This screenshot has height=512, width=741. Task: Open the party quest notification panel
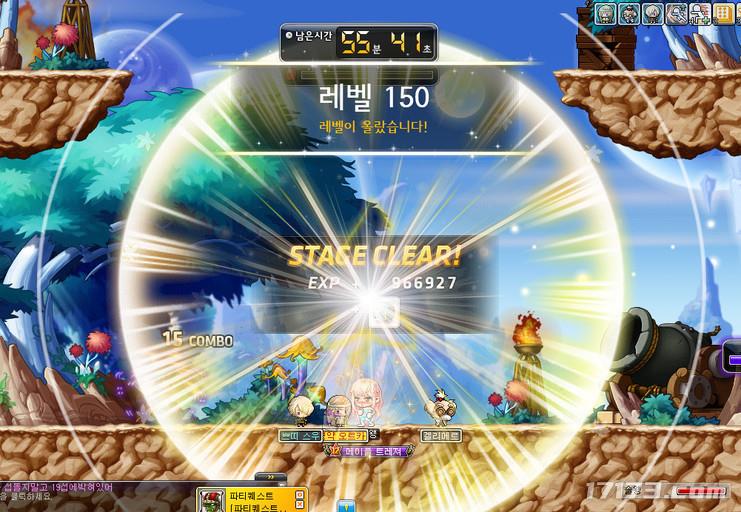coord(250,499)
